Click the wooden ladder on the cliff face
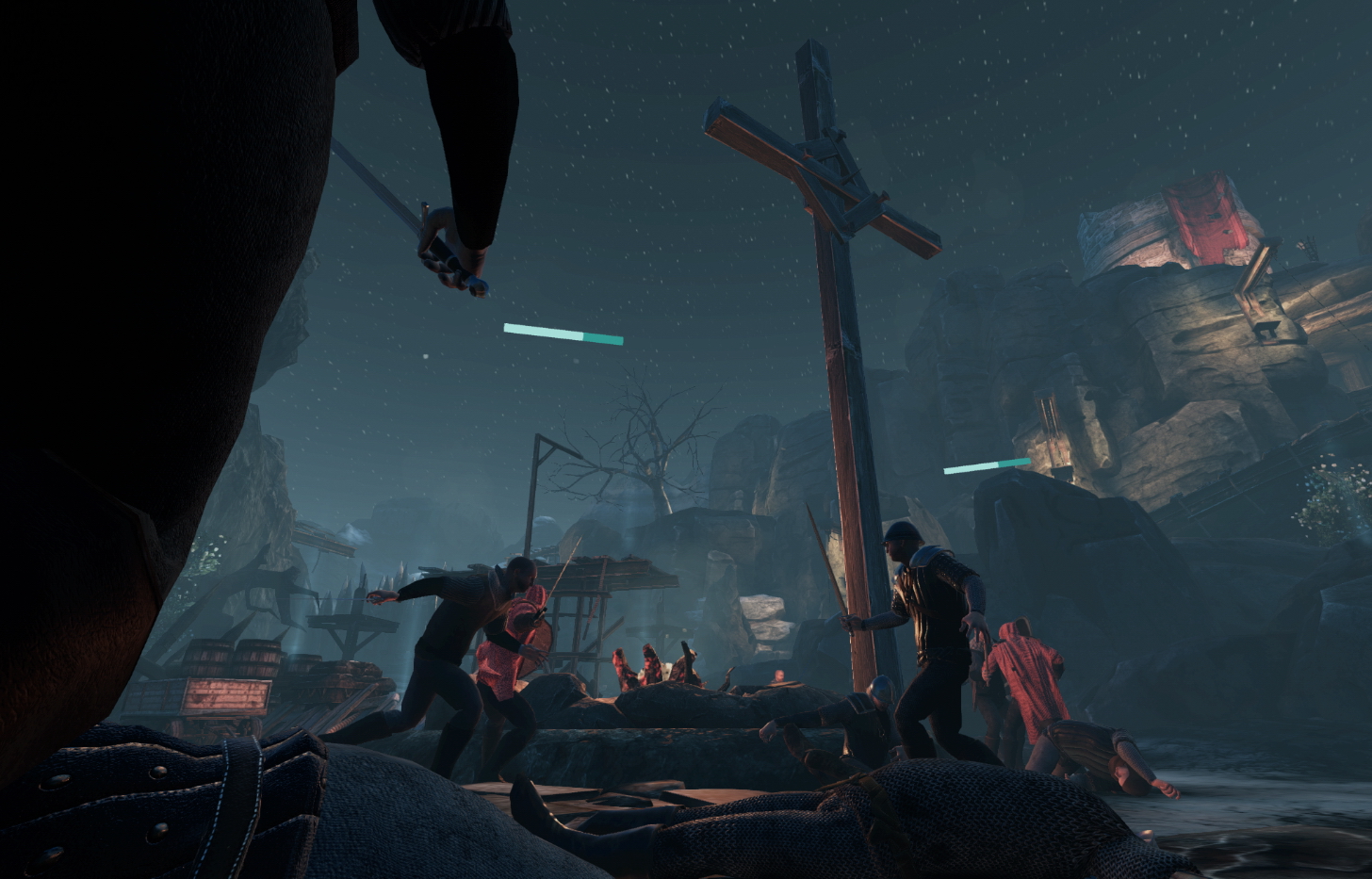Screen dimensions: 1372x879 click(x=1048, y=424)
